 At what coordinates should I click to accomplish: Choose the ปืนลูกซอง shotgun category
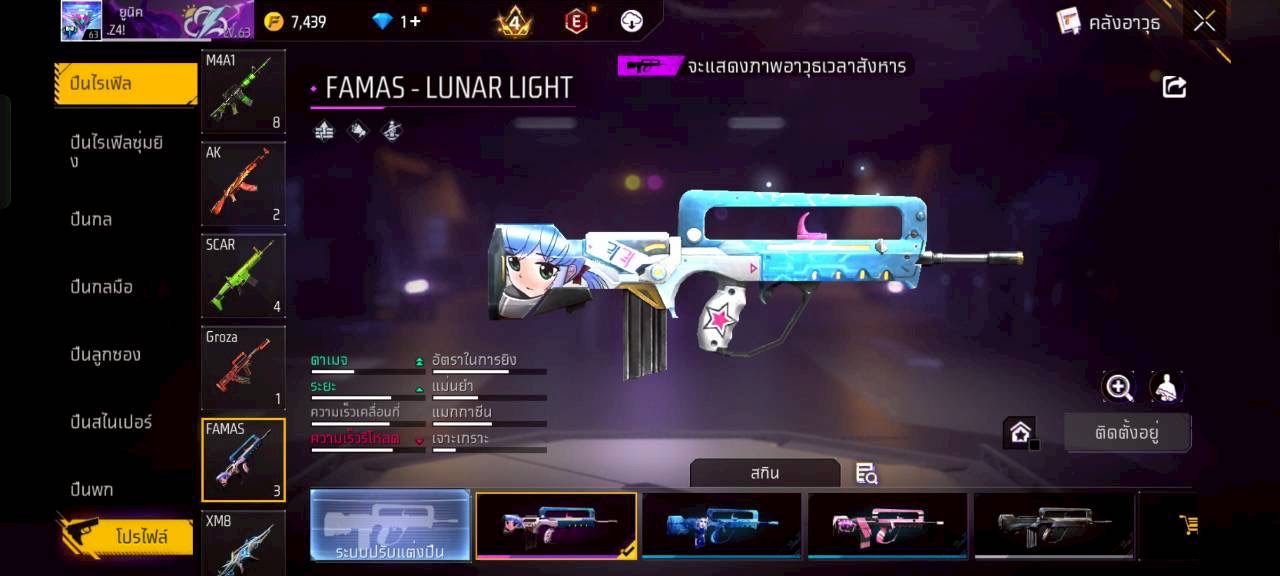(x=106, y=354)
